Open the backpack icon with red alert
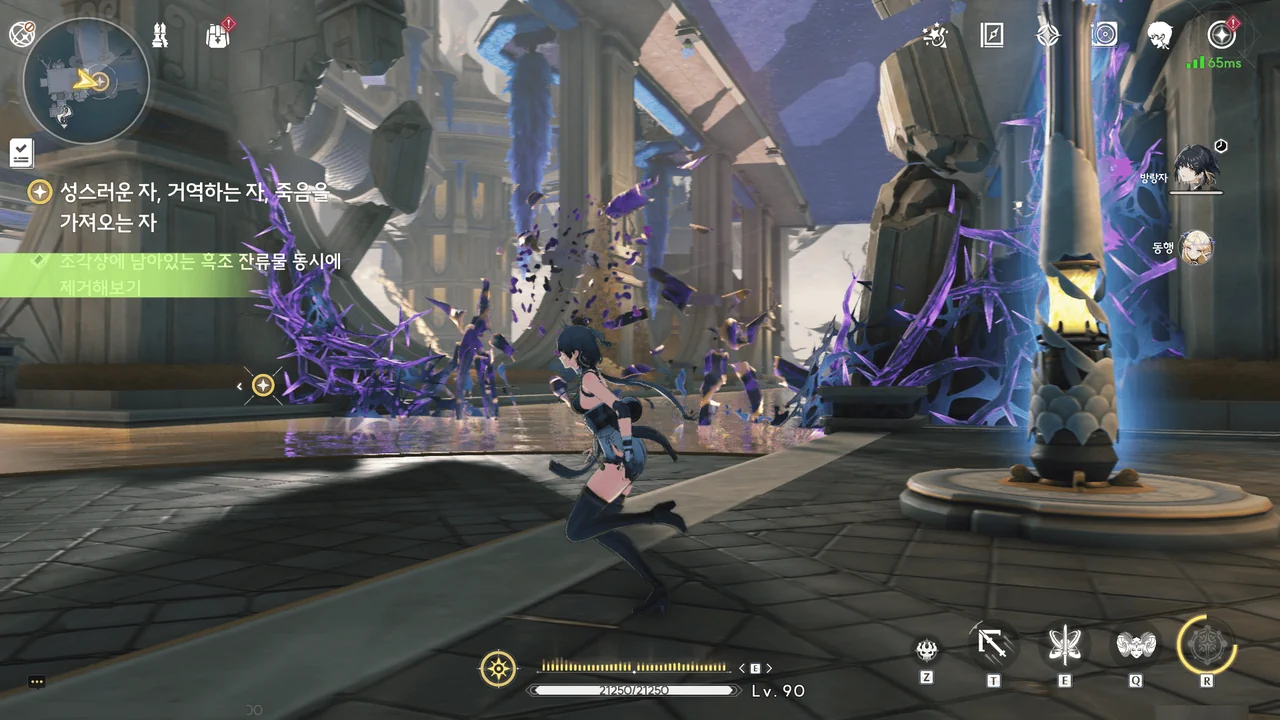This screenshot has width=1280, height=720. (217, 35)
